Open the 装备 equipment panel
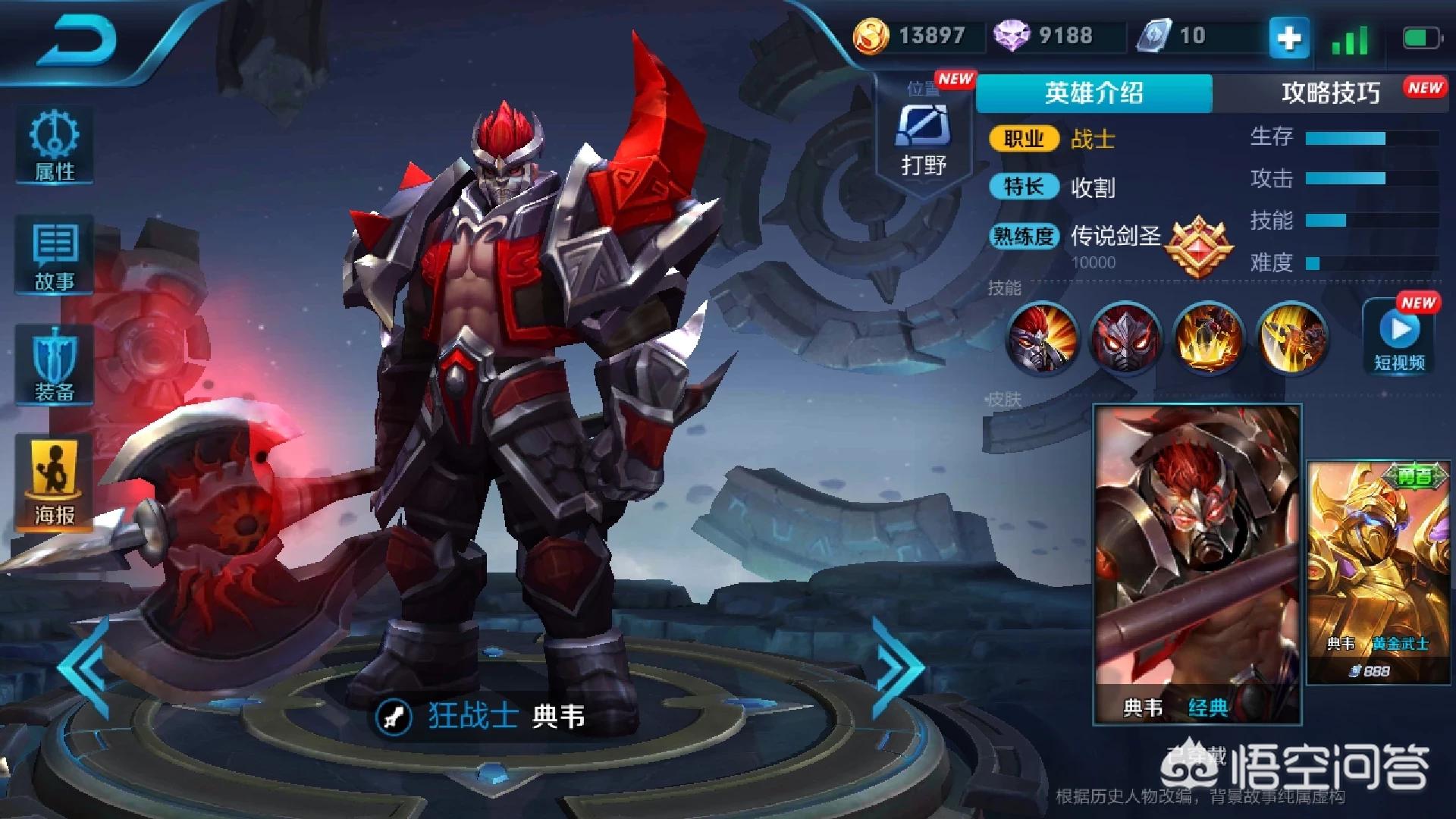 (x=55, y=366)
